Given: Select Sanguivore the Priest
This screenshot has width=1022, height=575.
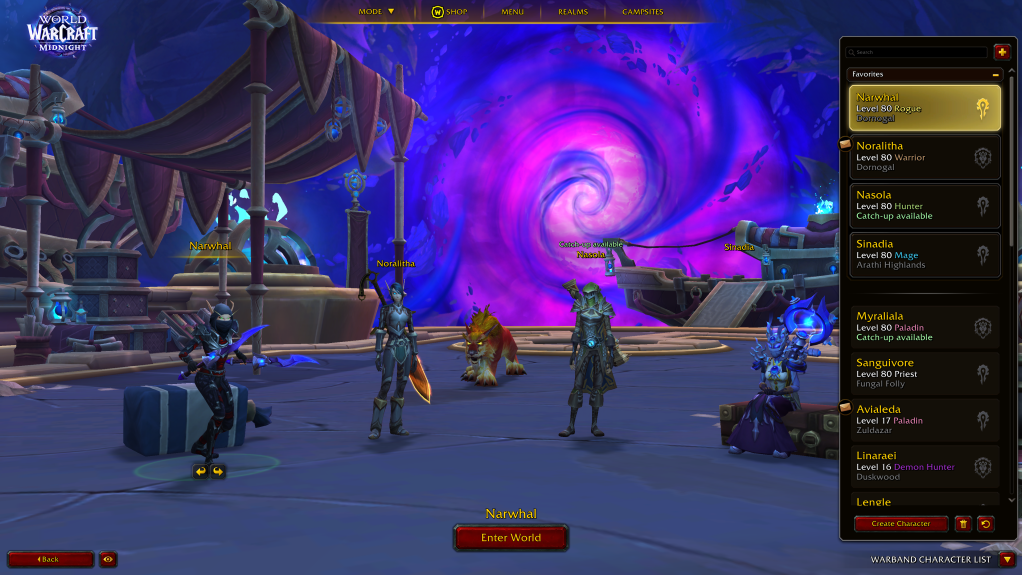Looking at the screenshot, I should pyautogui.click(x=924, y=374).
